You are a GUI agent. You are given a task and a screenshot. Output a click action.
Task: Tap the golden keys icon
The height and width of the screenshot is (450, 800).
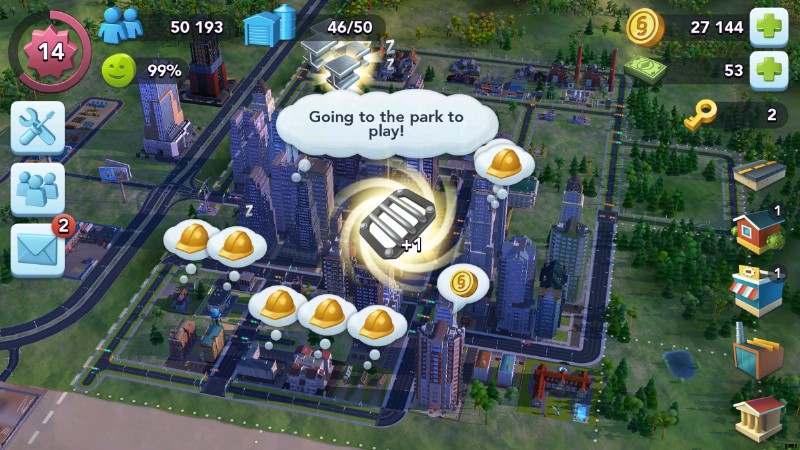pos(699,116)
